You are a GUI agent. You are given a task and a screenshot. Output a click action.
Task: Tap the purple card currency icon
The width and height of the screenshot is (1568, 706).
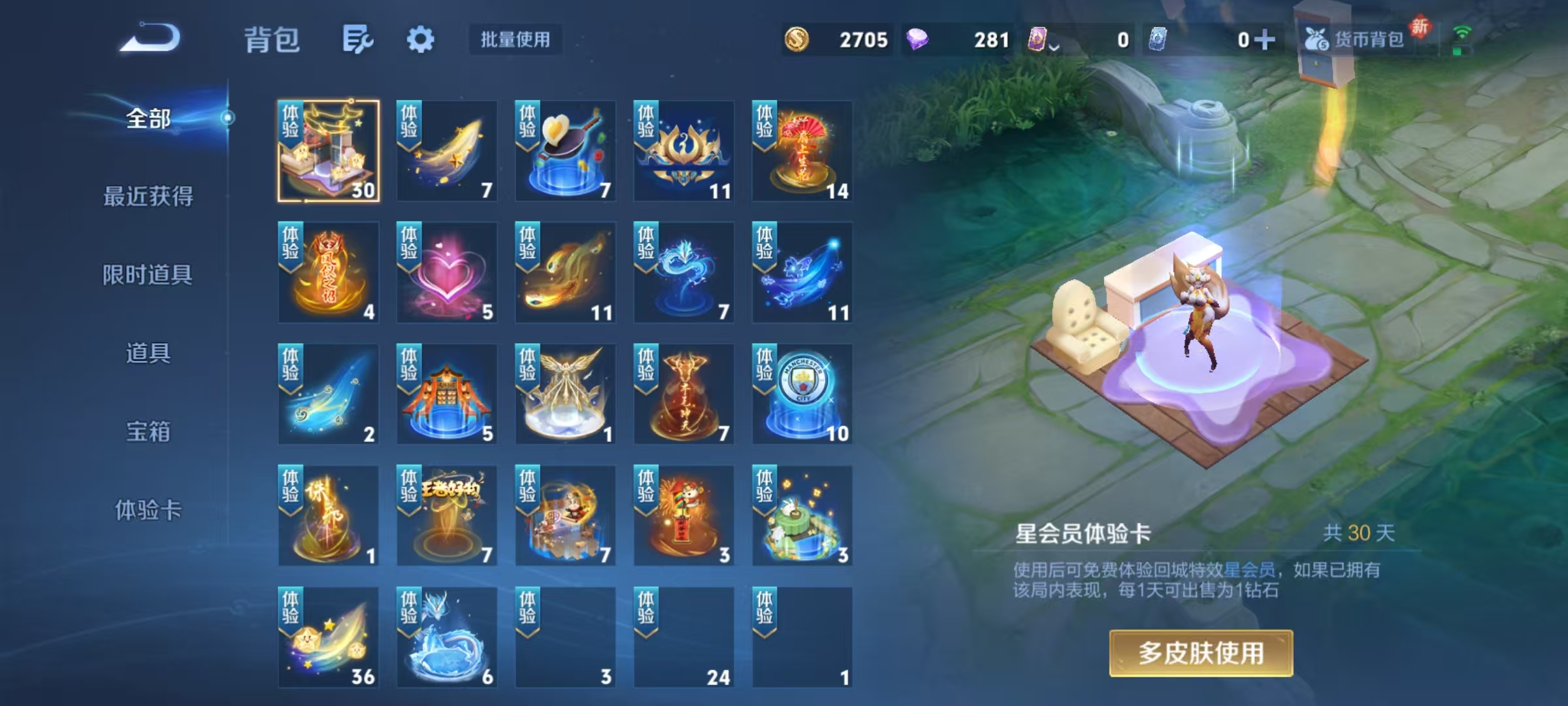pyautogui.click(x=1039, y=39)
